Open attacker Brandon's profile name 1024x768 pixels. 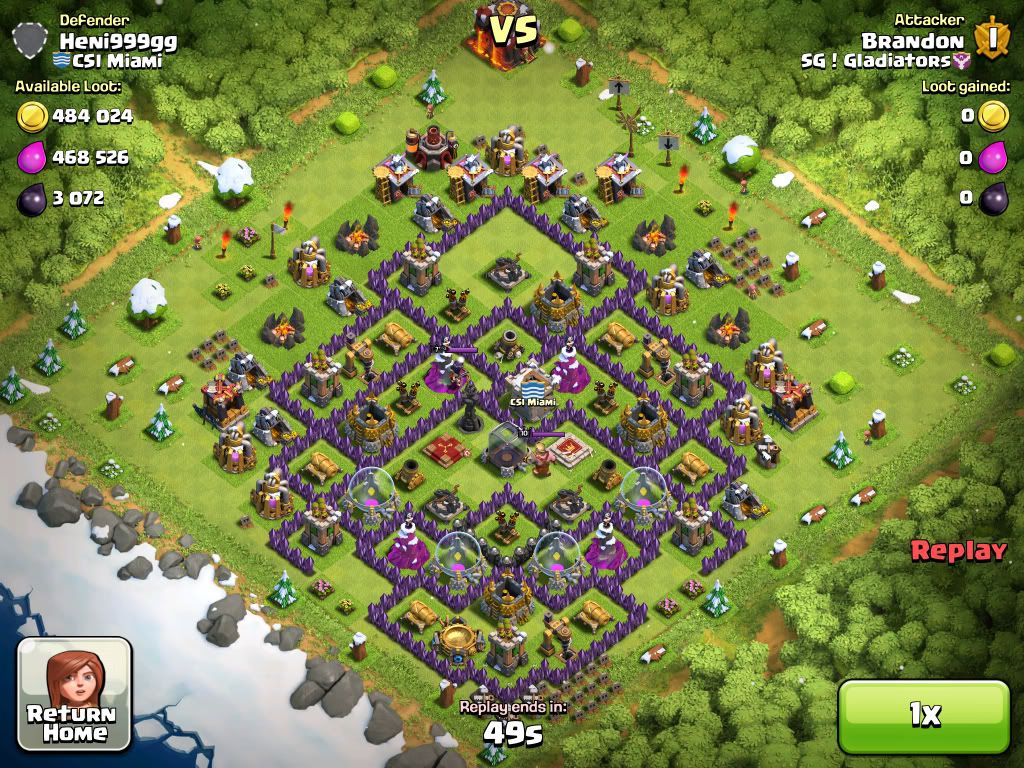pyautogui.click(x=912, y=41)
